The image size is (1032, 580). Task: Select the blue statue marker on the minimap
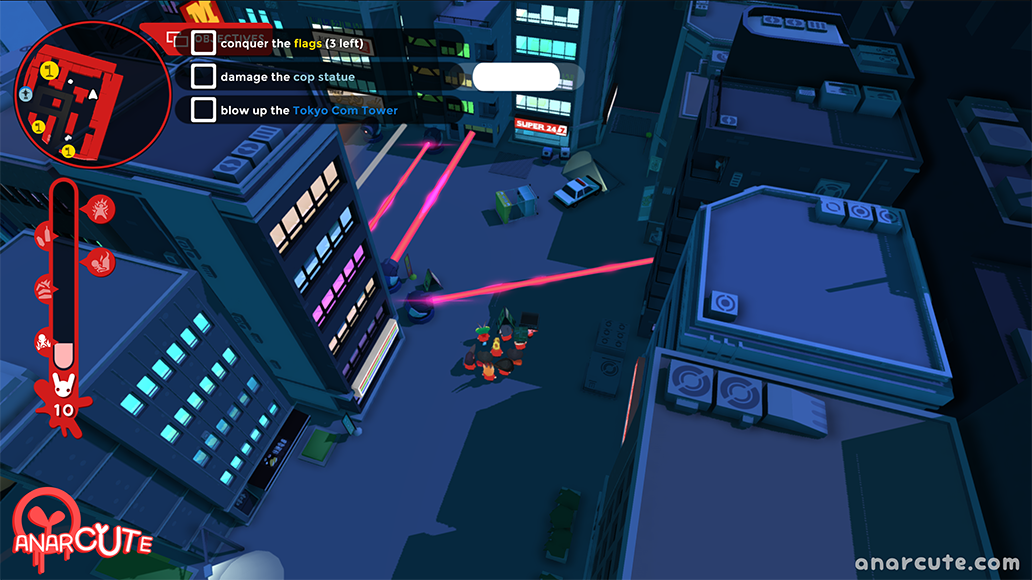pyautogui.click(x=26, y=94)
